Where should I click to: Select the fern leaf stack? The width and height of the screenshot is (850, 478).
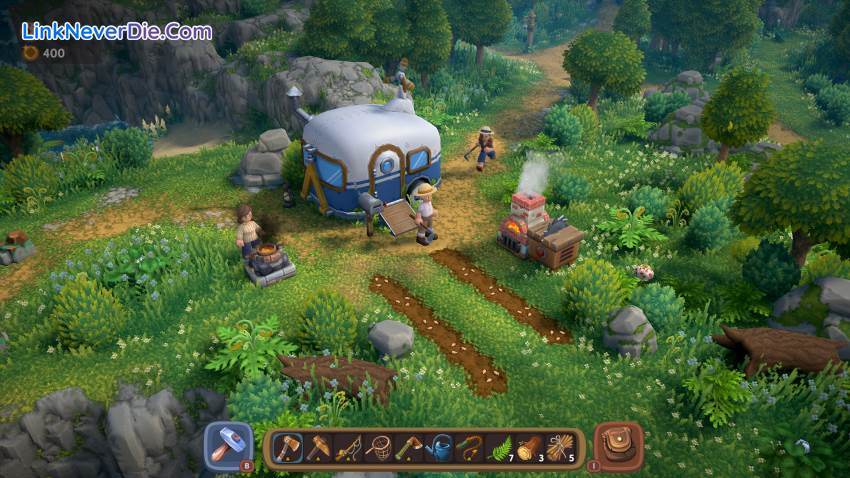[x=498, y=448]
